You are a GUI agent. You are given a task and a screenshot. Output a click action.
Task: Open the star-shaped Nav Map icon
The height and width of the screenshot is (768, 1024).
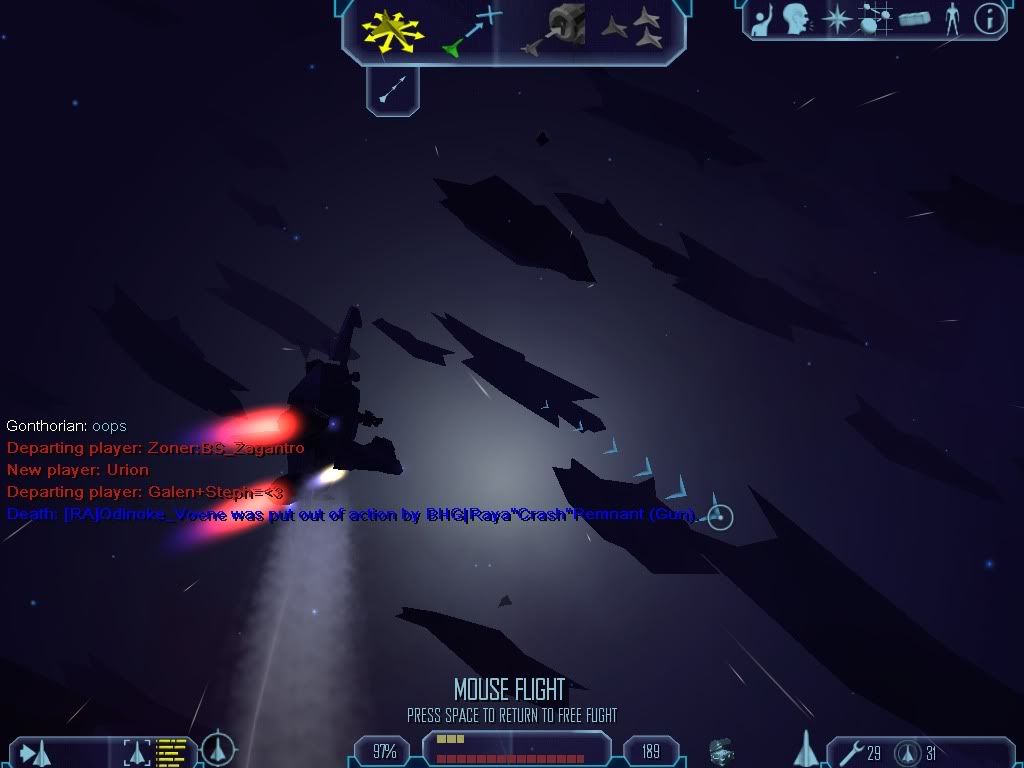[836, 19]
